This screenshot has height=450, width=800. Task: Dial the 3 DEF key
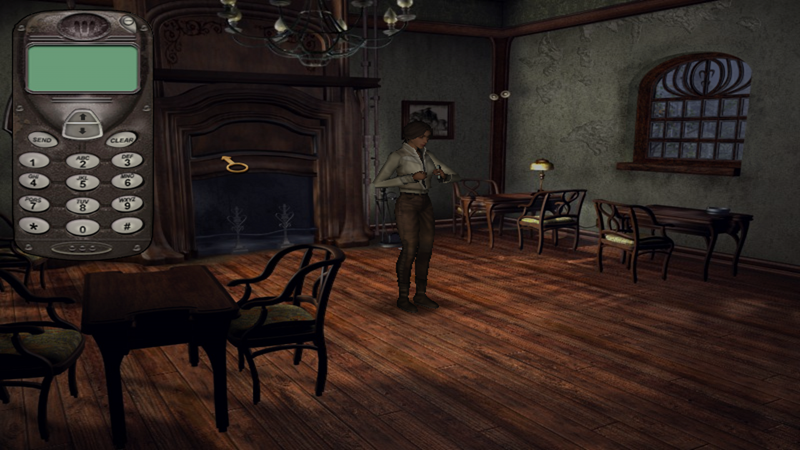(x=127, y=160)
